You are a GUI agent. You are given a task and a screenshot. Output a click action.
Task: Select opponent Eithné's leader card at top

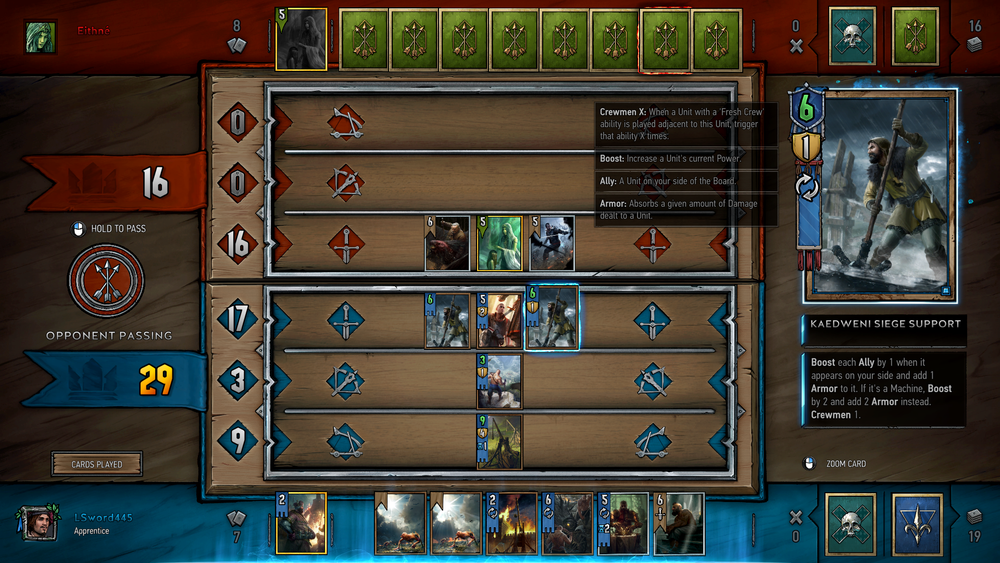[301, 39]
